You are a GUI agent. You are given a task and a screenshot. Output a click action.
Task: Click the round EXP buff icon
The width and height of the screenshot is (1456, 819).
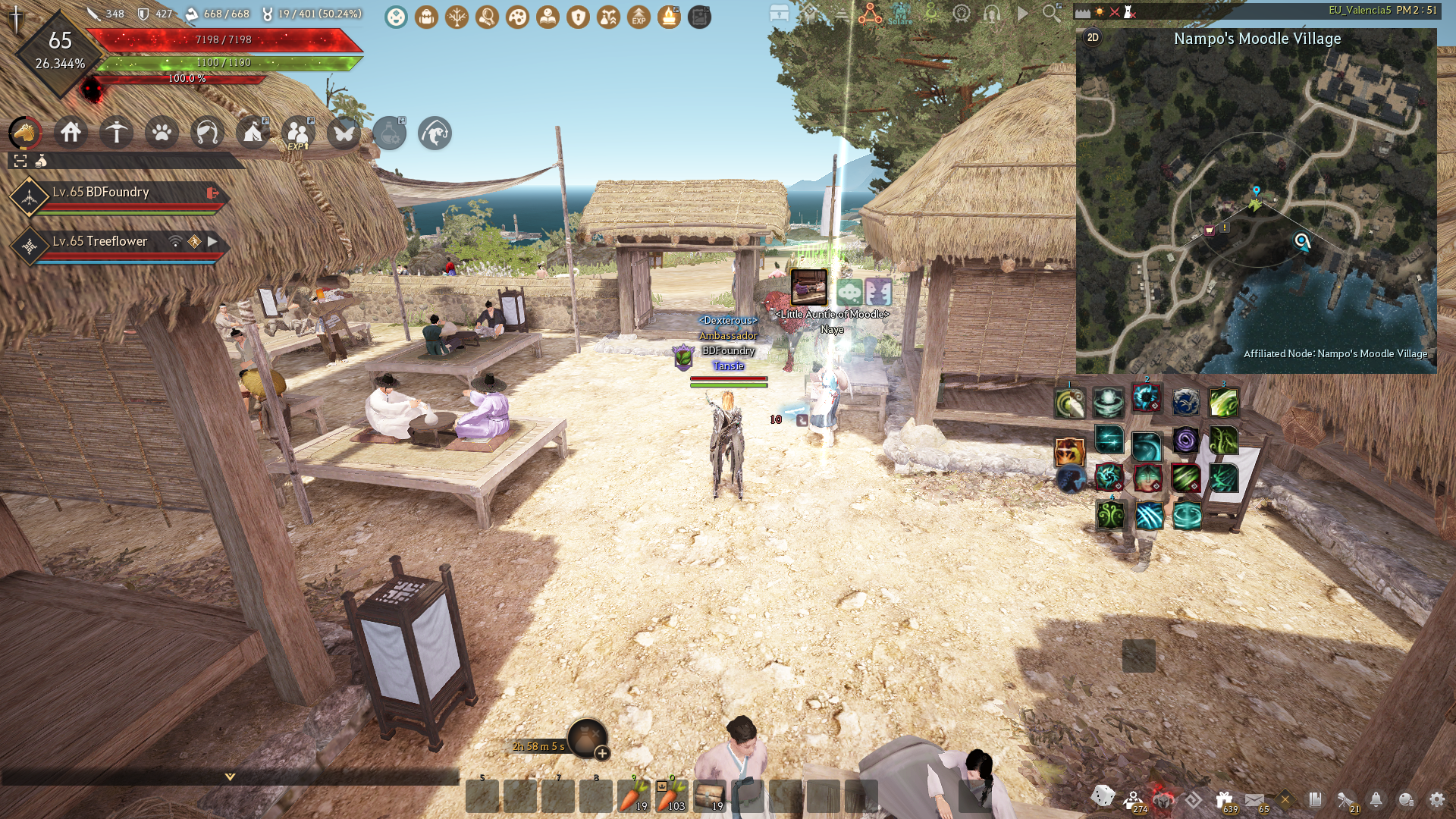(639, 17)
